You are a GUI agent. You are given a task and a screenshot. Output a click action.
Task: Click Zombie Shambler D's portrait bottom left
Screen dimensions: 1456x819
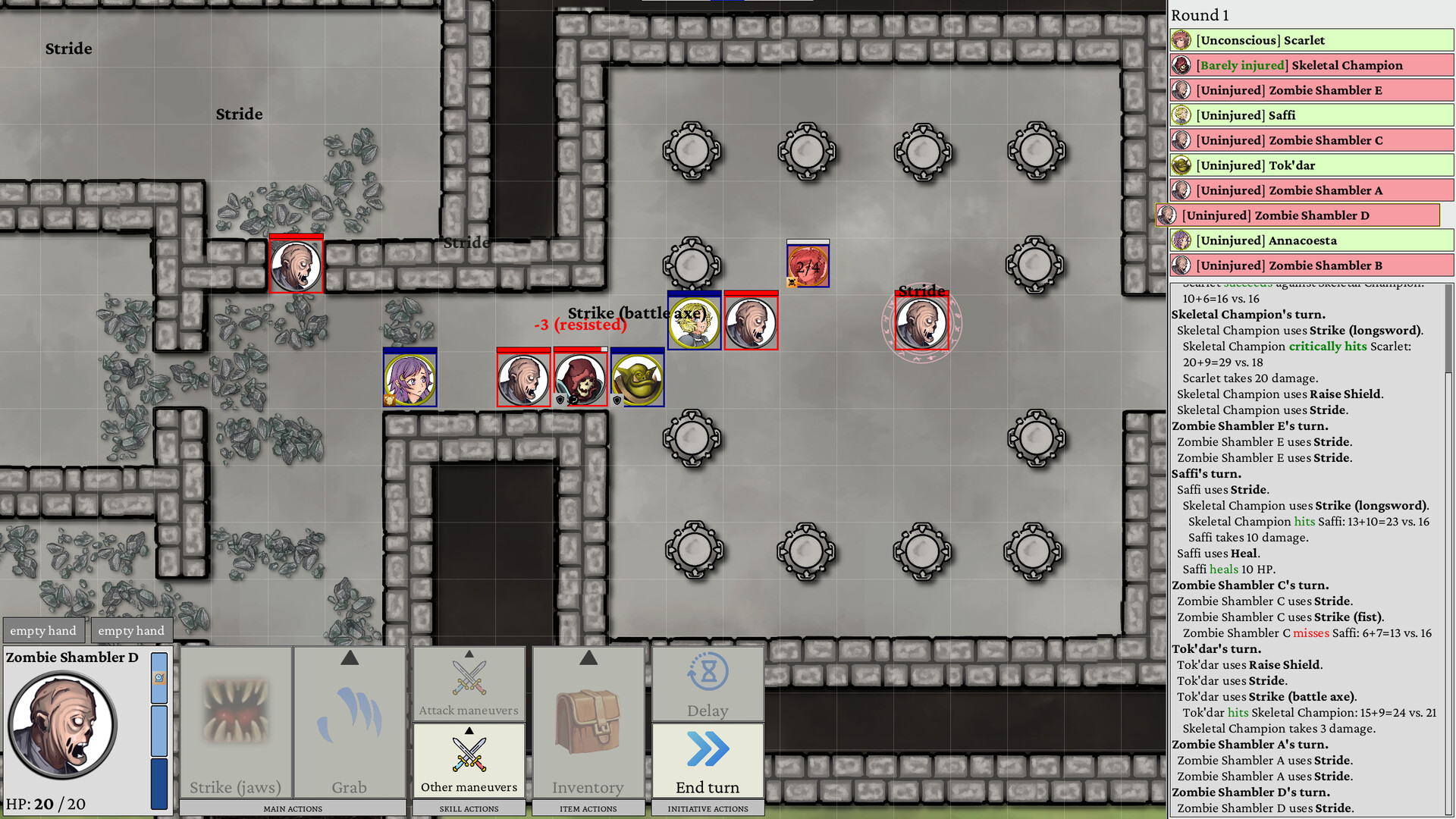click(62, 724)
